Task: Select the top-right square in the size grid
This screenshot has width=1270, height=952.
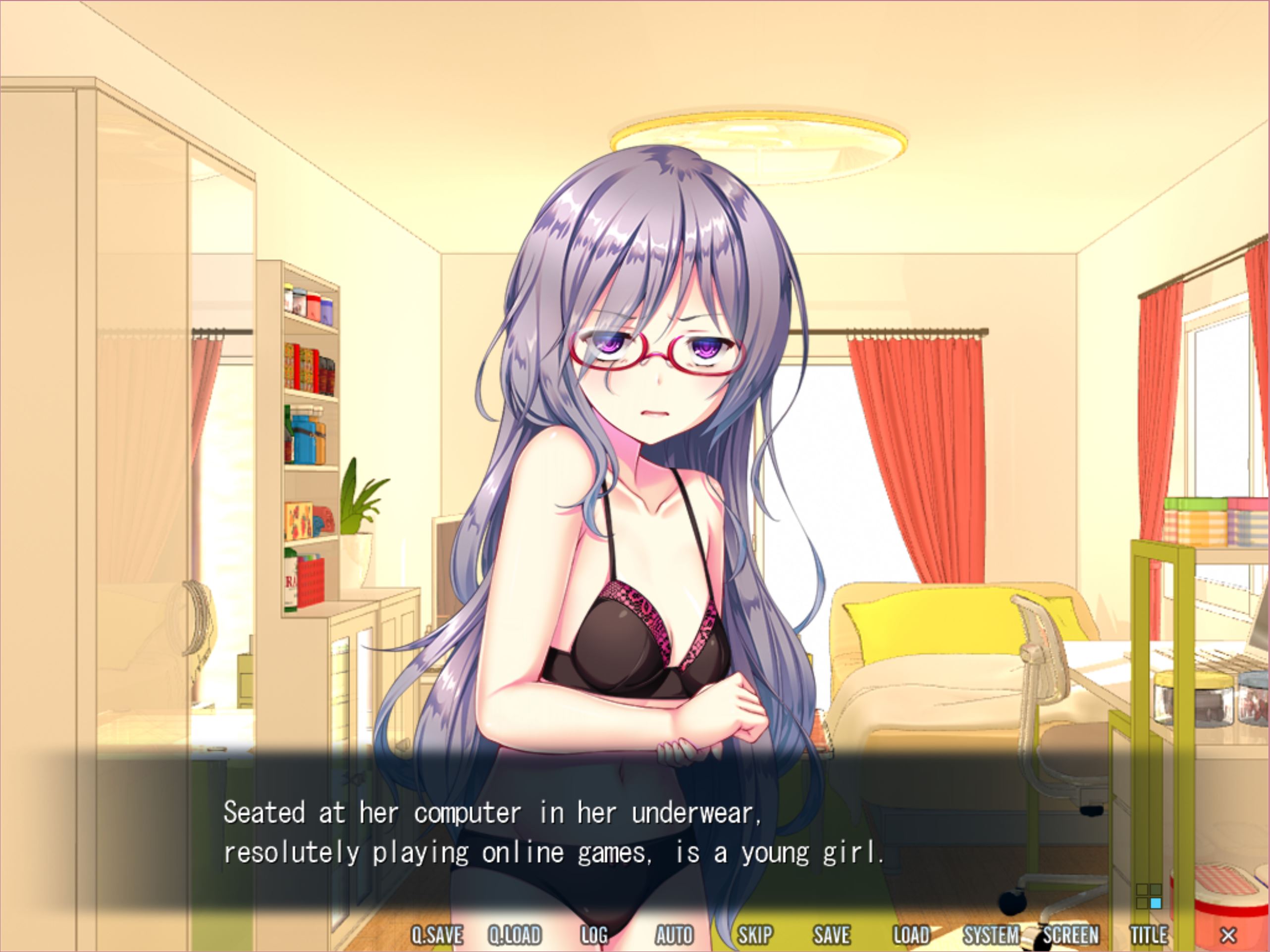Action: coord(1156,890)
